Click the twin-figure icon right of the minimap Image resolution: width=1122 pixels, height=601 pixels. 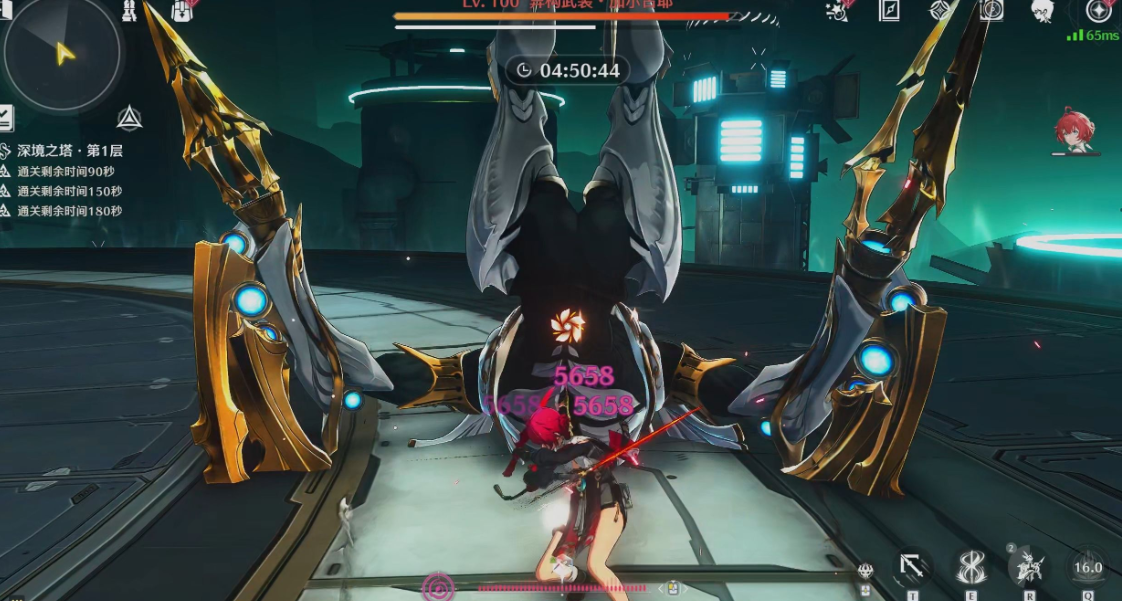pyautogui.click(x=130, y=11)
